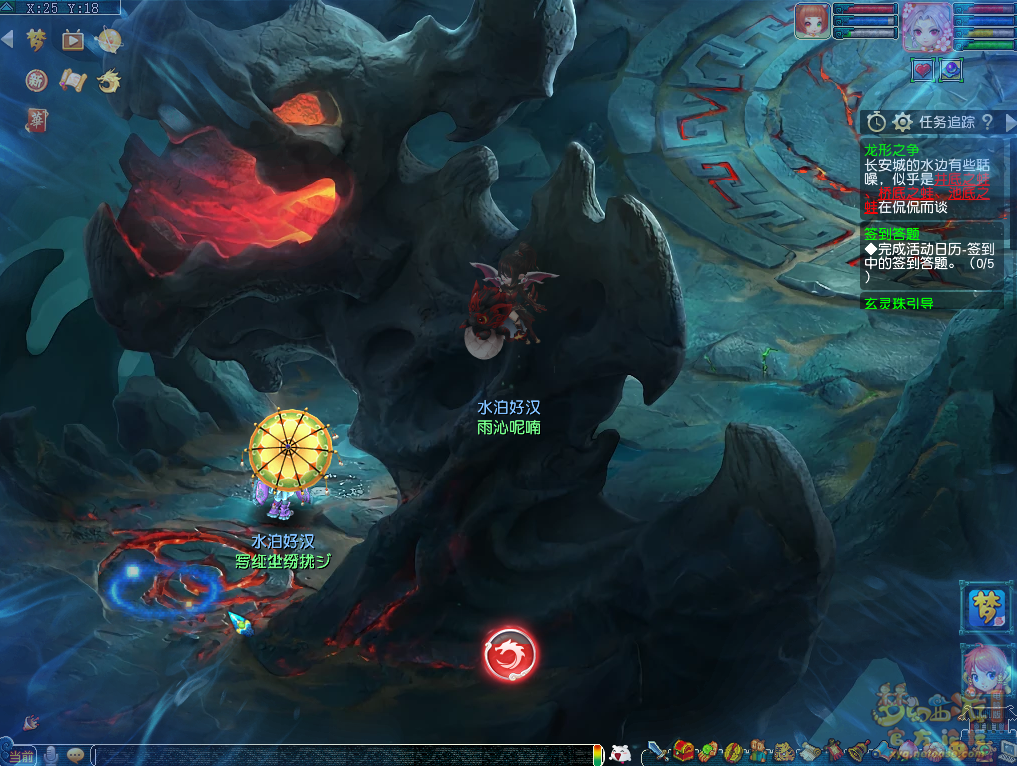Open quest tracker gear settings
The height and width of the screenshot is (766, 1017).
(902, 122)
